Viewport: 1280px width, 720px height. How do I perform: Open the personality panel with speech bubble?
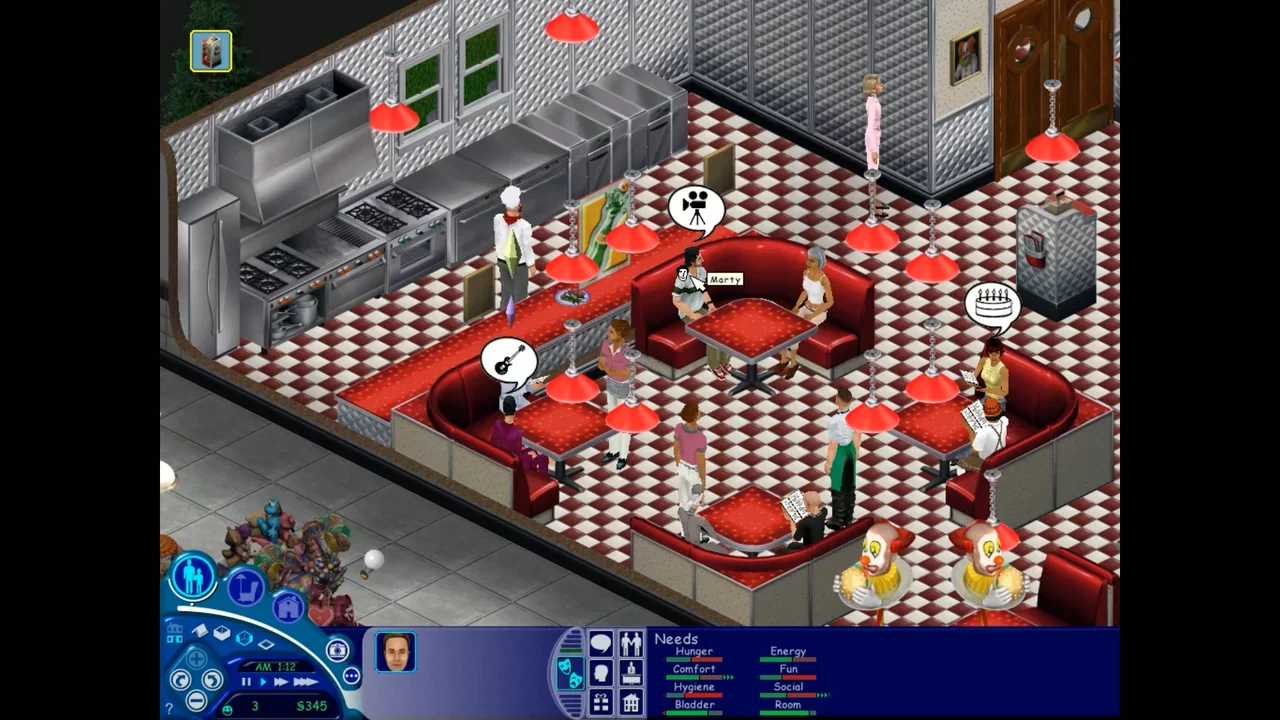tap(601, 643)
